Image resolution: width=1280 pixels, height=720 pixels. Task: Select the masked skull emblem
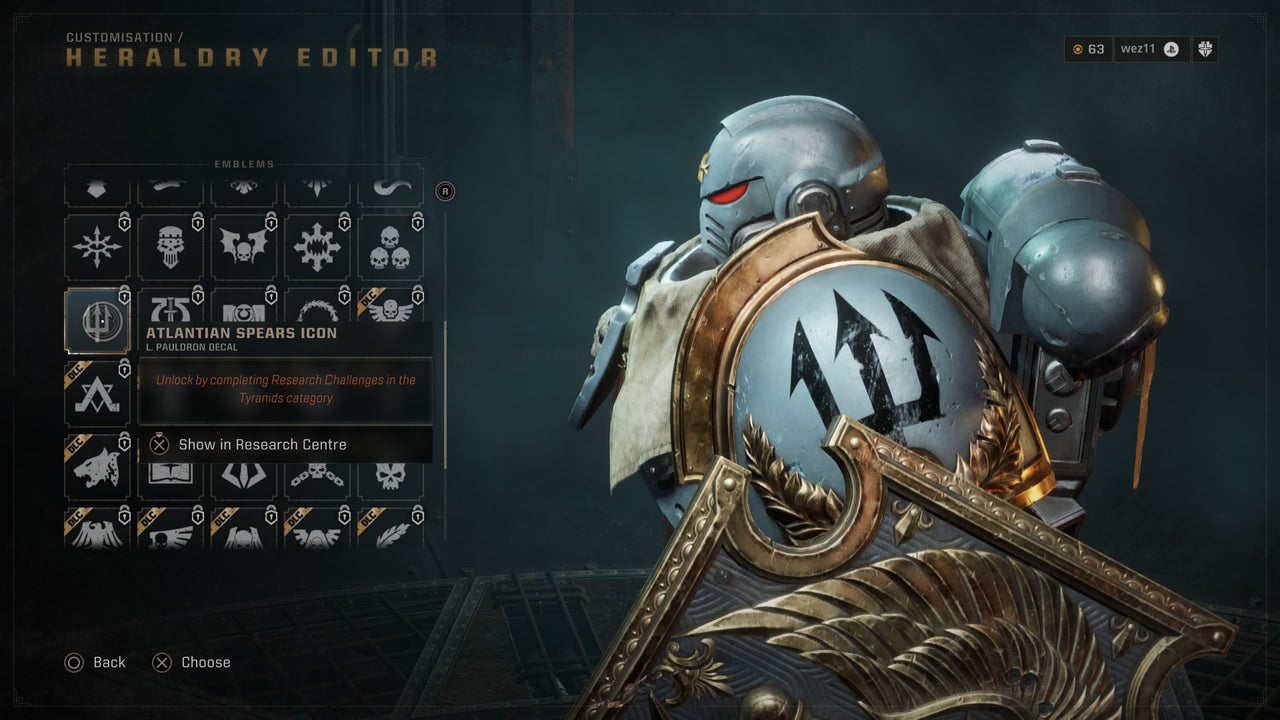pyautogui.click(x=170, y=247)
